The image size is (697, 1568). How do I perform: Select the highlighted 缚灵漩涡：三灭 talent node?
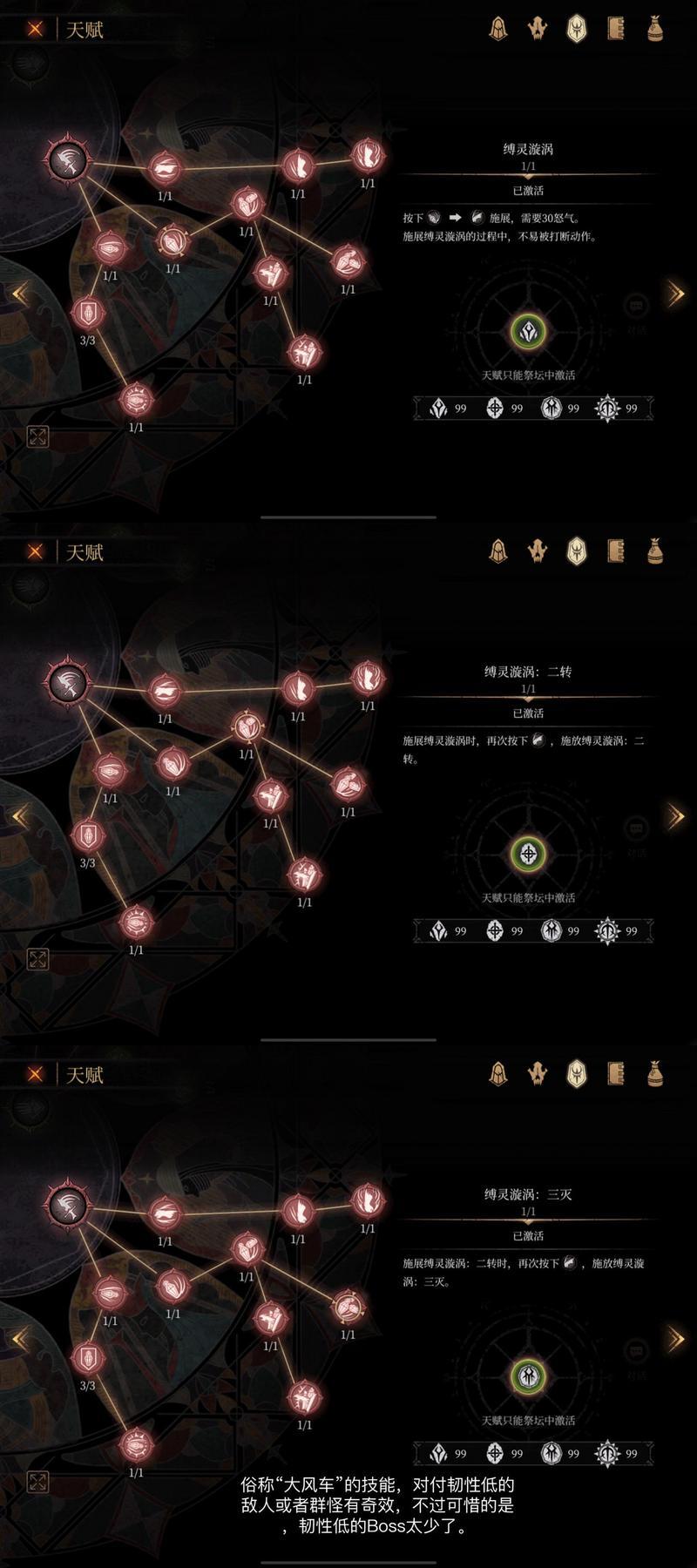click(348, 1307)
